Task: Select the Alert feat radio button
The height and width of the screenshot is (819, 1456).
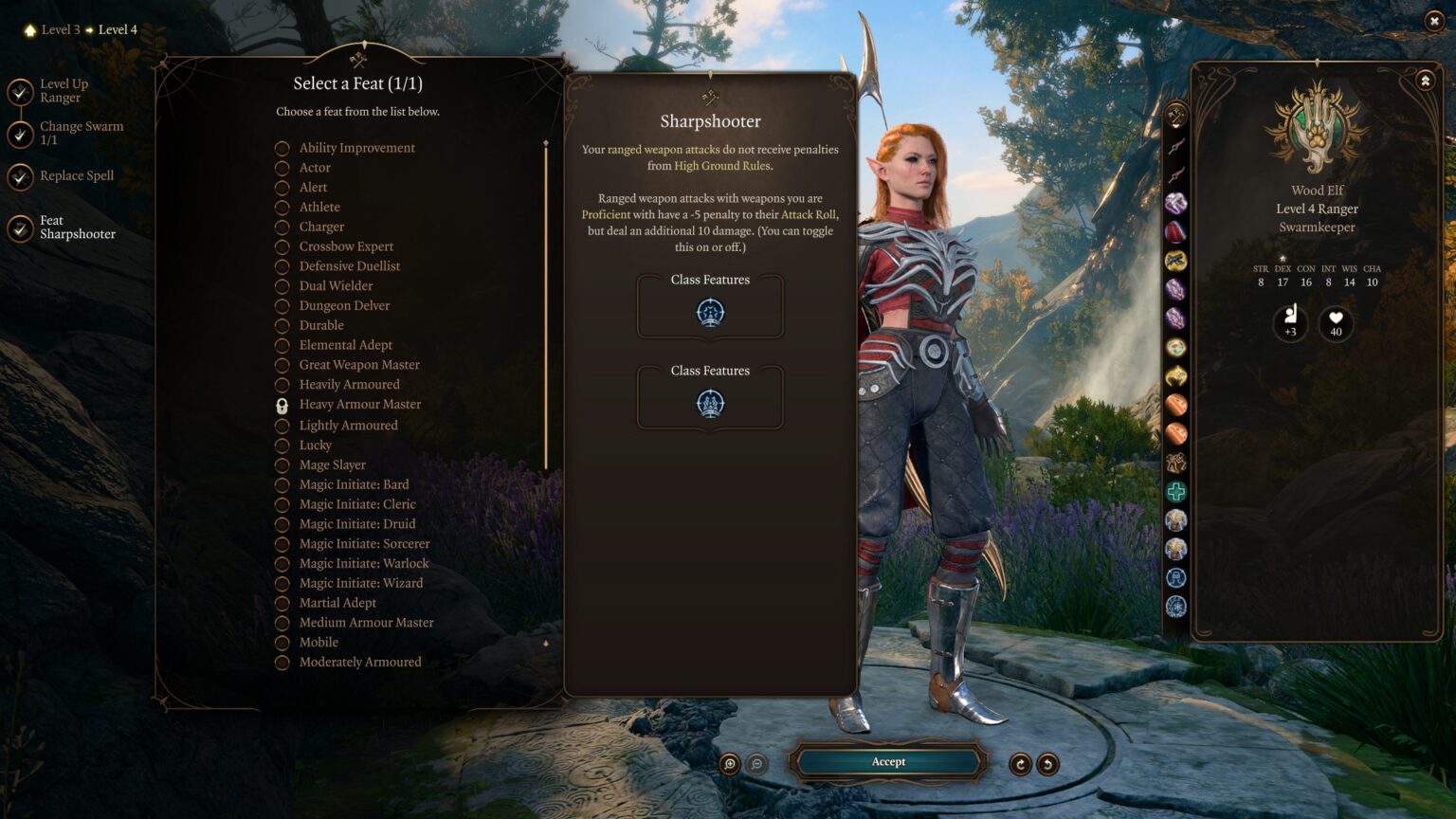Action: [x=282, y=187]
